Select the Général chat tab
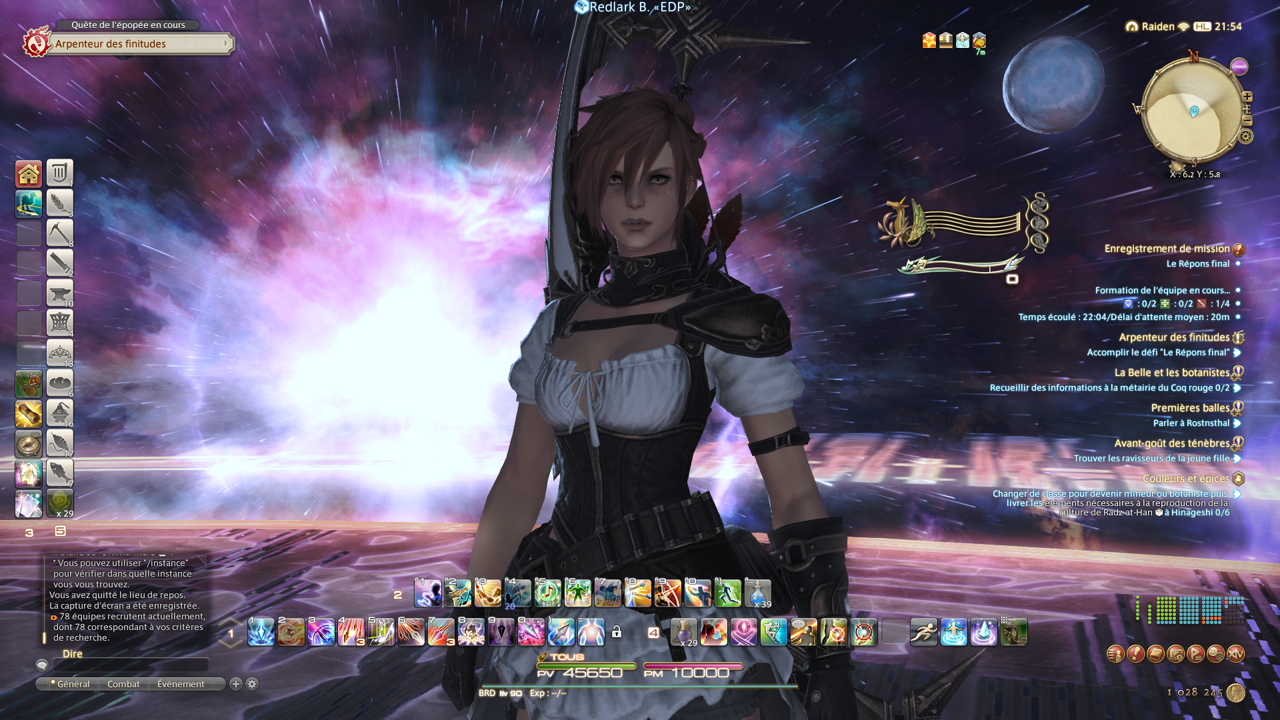1280x720 pixels. (x=73, y=684)
